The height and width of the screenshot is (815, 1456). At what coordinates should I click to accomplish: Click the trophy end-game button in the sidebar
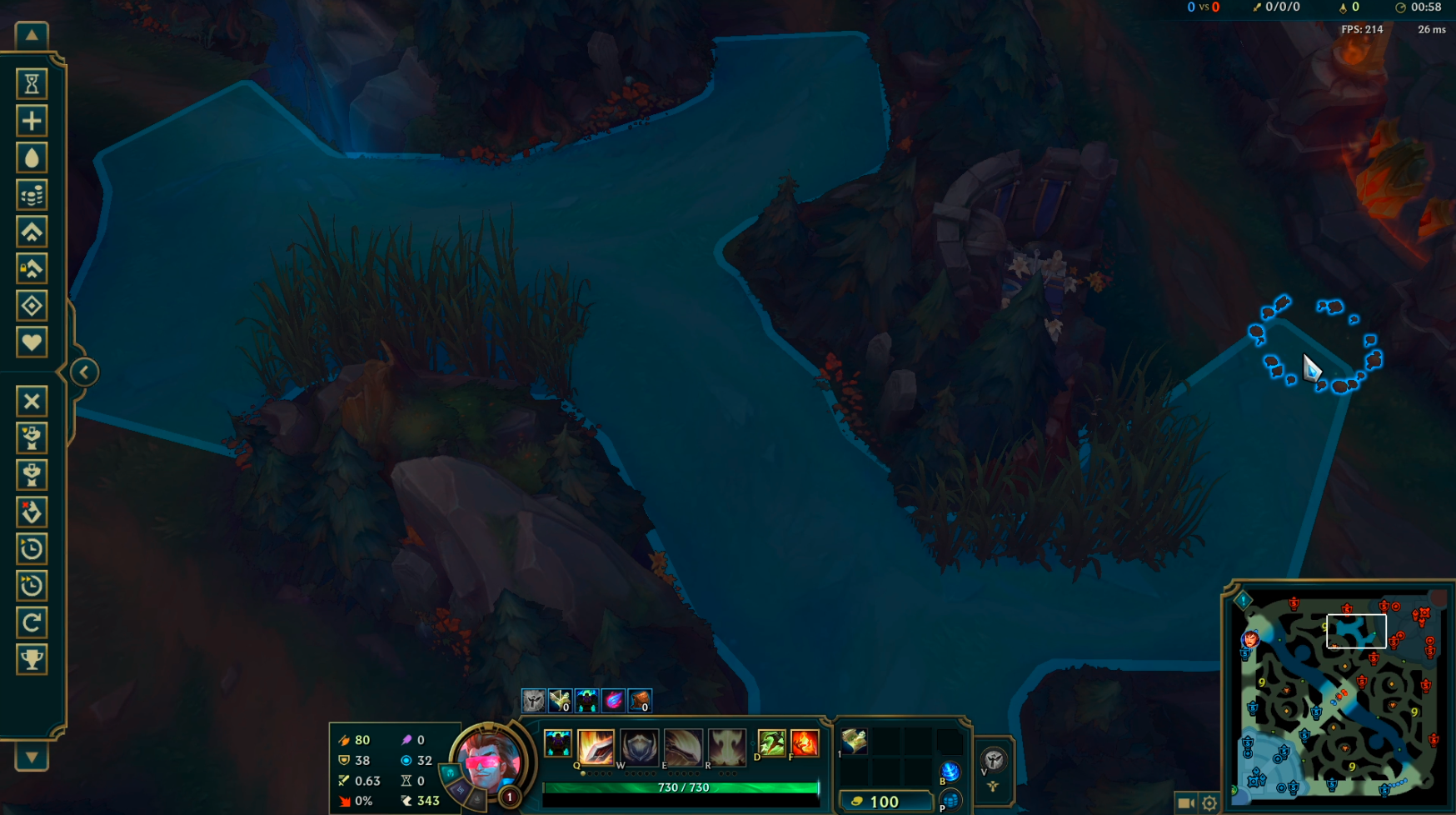(32, 658)
